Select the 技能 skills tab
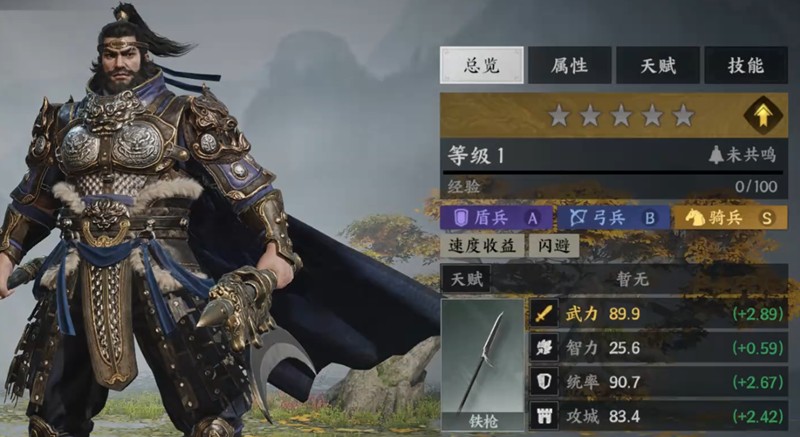Viewport: 800px width, 437px height. (745, 66)
